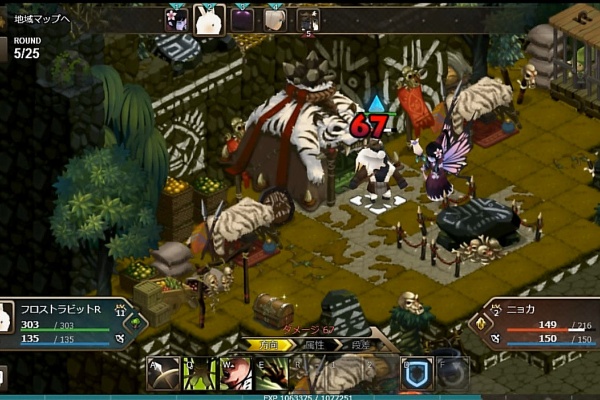The width and height of the screenshot is (600, 400).
Task: Switch to the 属性 tab
Action: (x=314, y=344)
